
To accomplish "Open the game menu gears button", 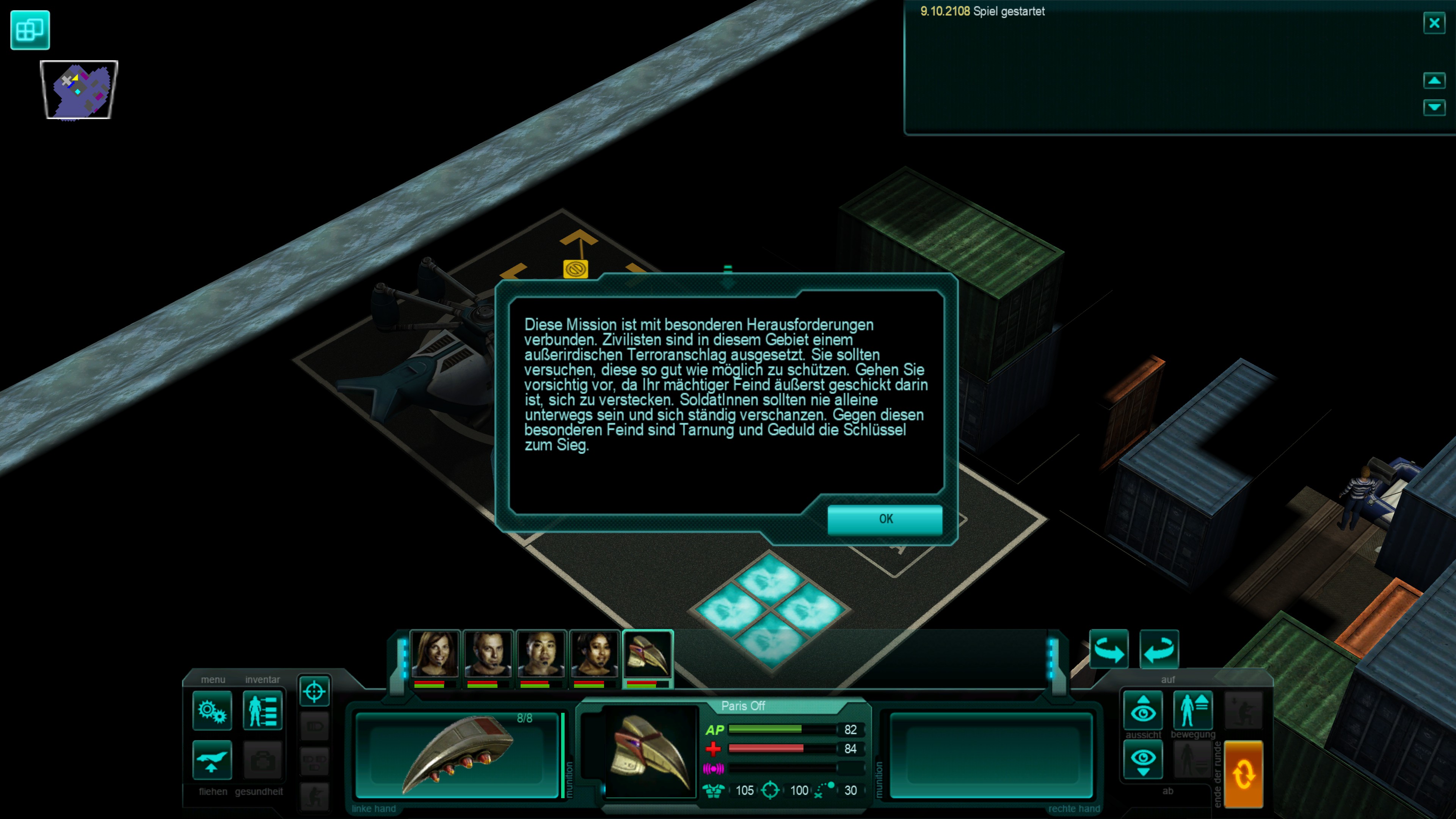I will 212,711.
